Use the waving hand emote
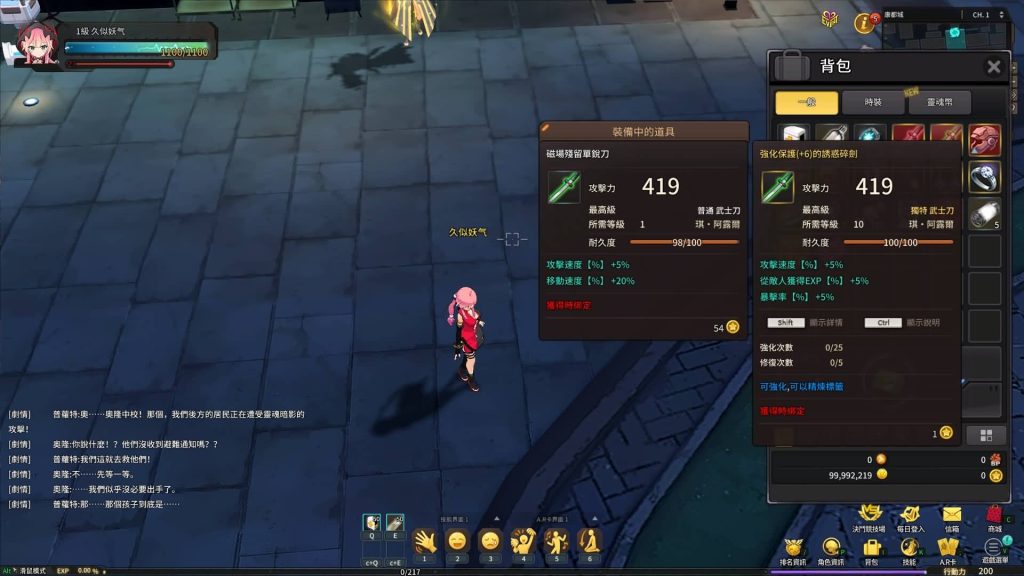 click(424, 541)
